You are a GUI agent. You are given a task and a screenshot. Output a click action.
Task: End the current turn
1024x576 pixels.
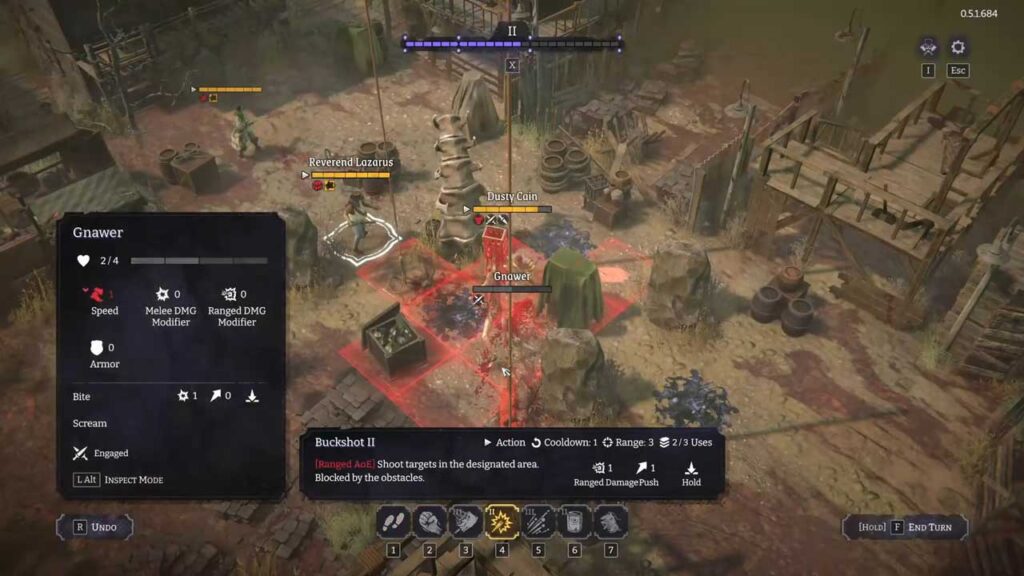(906, 527)
